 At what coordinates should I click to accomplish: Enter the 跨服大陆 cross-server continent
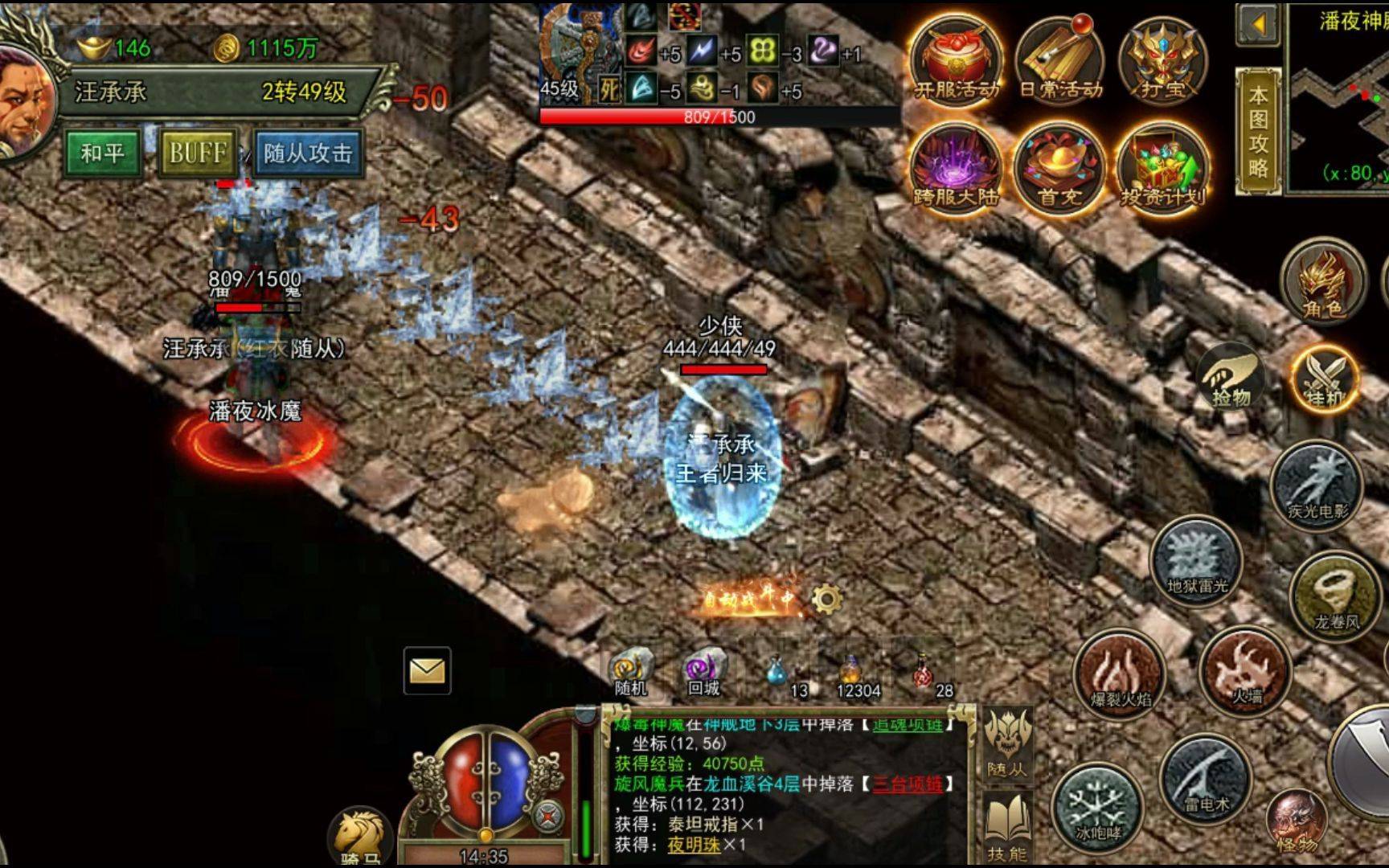point(956,167)
